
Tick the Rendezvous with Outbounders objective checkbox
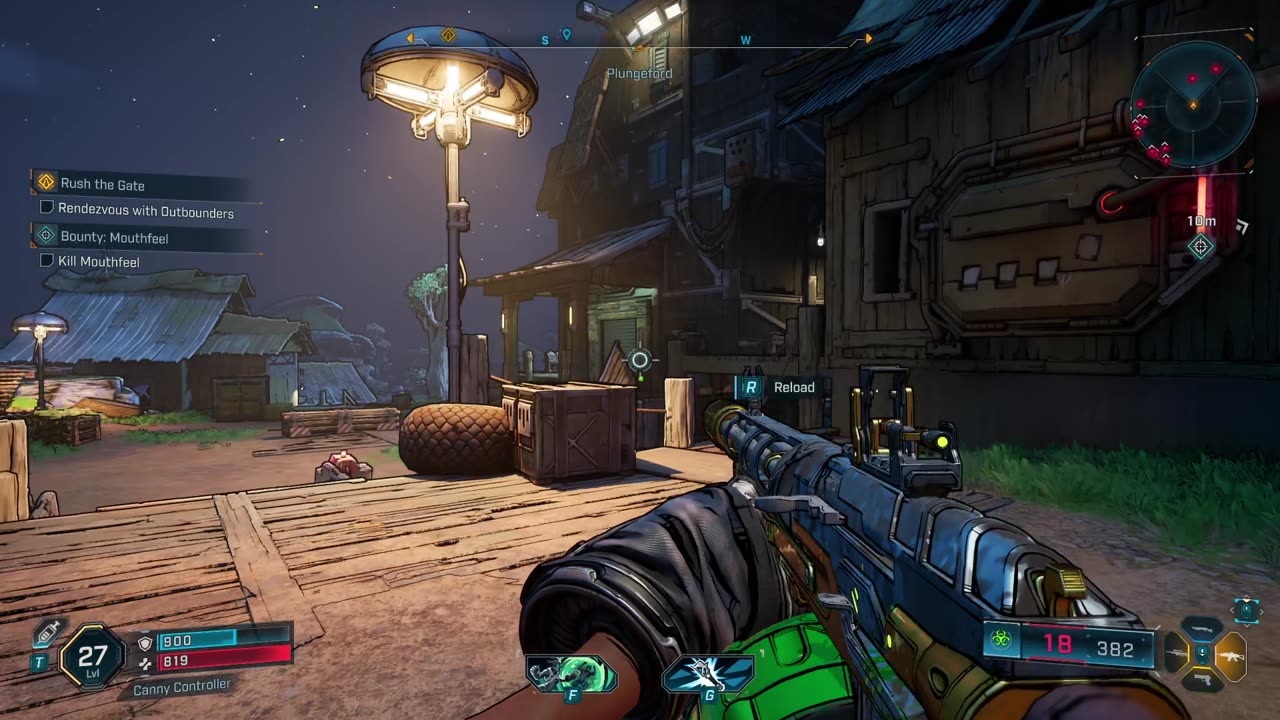pyautogui.click(x=46, y=208)
